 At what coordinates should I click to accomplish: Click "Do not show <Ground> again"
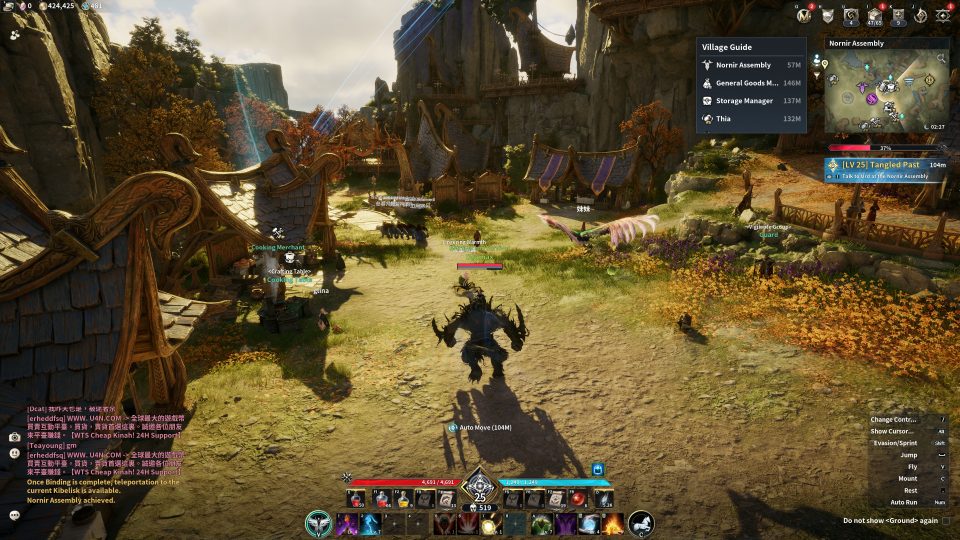(890, 520)
